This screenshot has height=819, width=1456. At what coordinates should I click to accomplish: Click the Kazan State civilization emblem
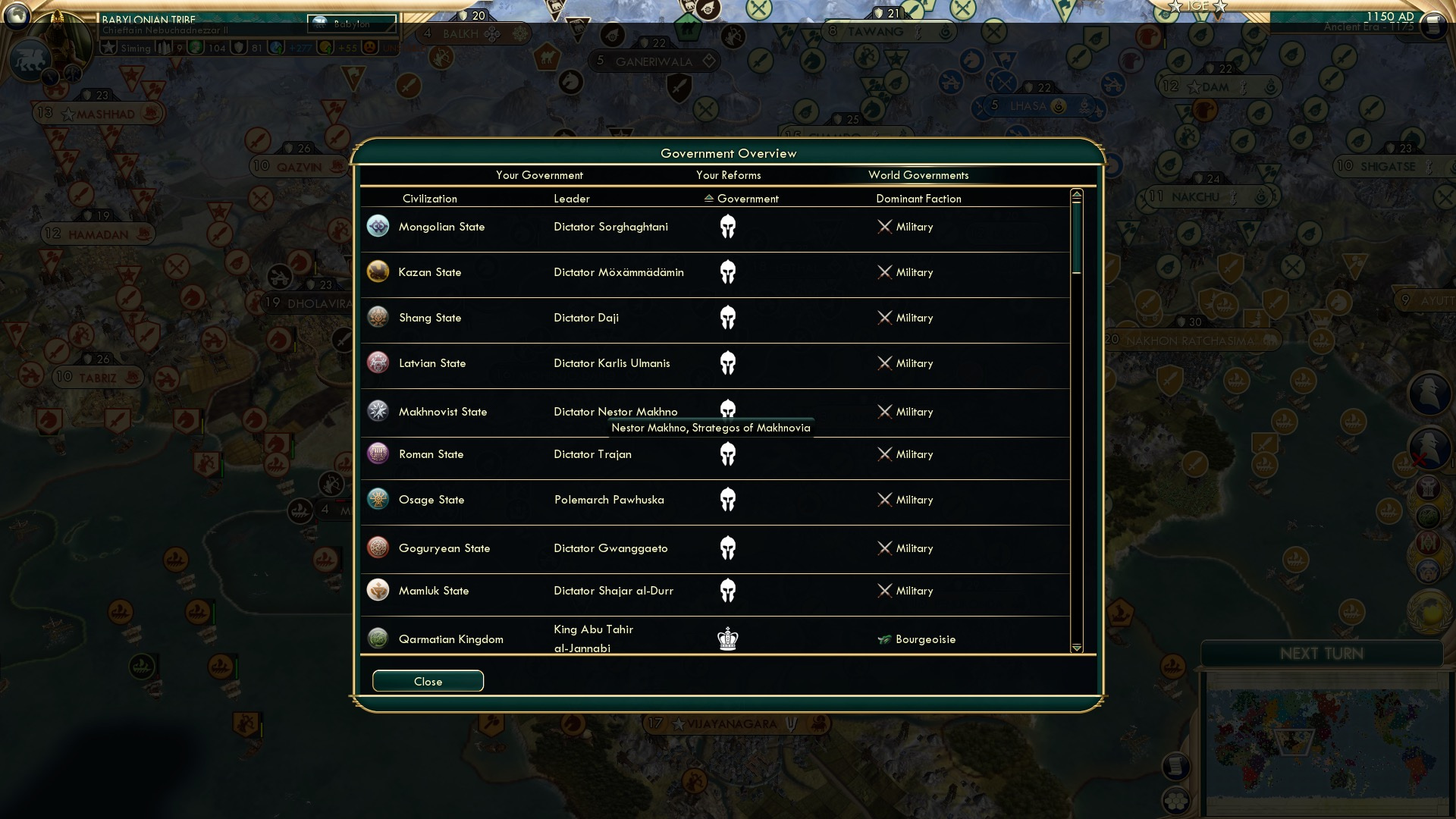(378, 271)
